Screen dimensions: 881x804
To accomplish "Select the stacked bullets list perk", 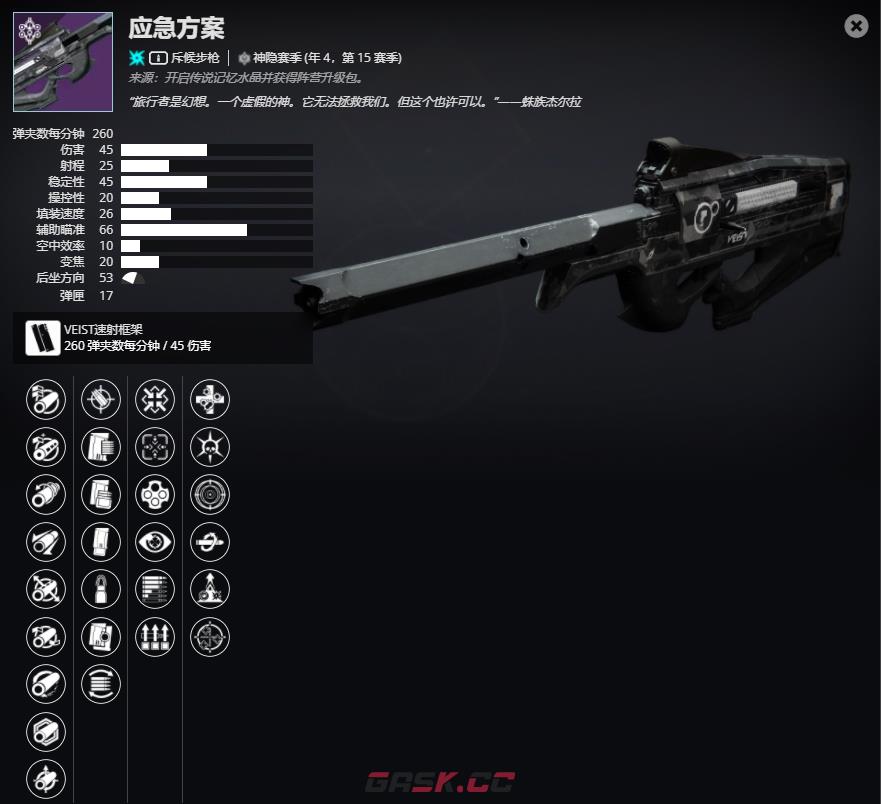I will coord(155,588).
